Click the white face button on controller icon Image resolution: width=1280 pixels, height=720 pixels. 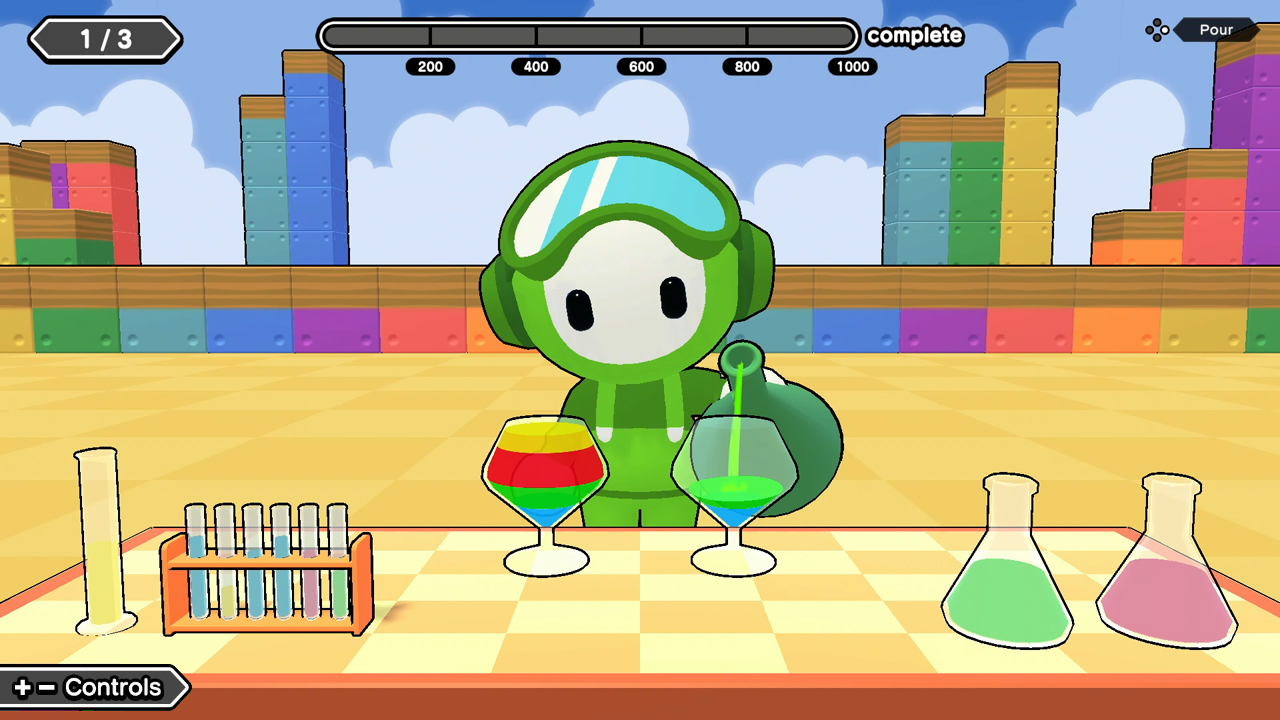(x=1164, y=30)
